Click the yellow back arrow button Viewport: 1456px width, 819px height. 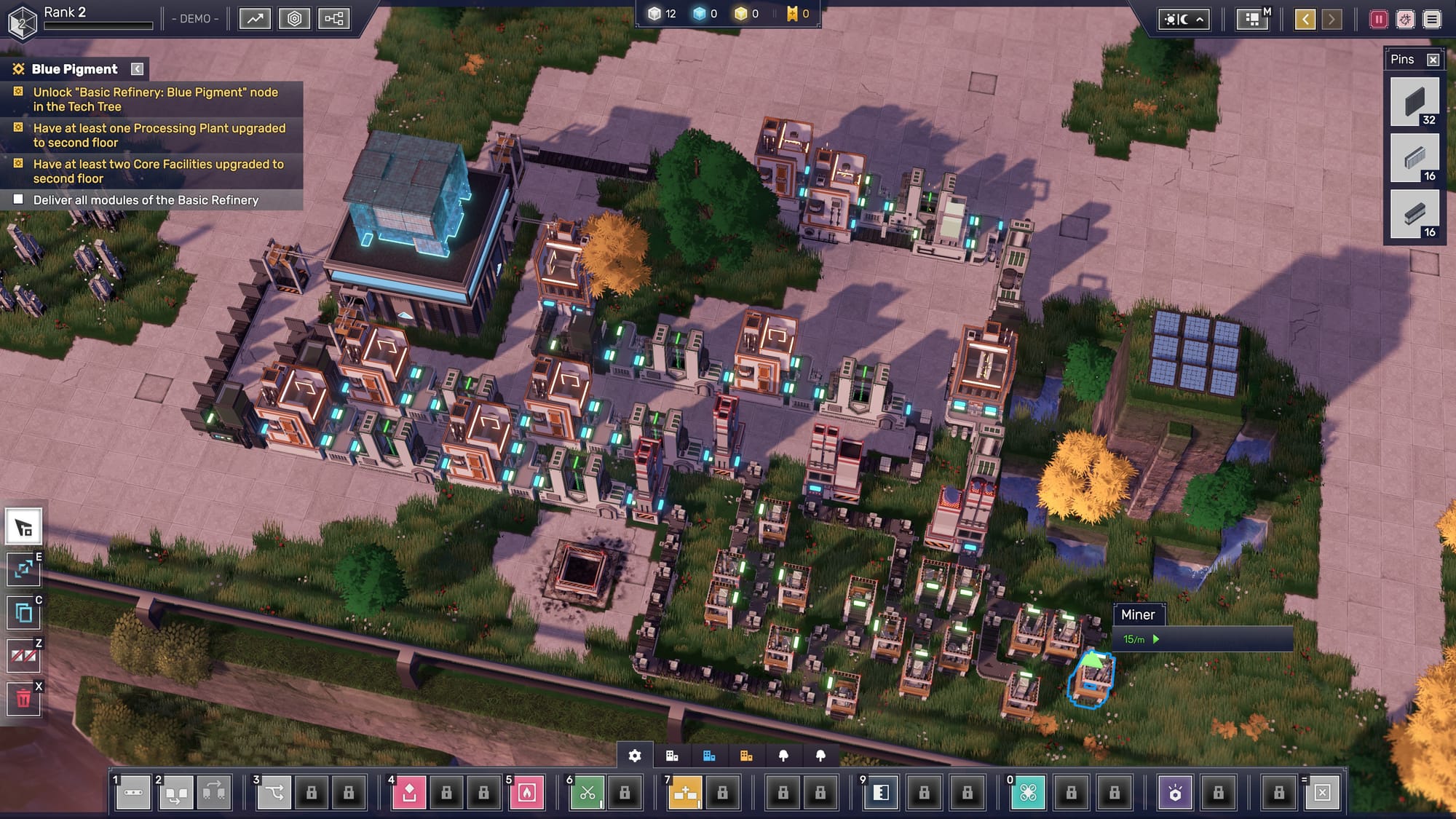tap(1305, 19)
